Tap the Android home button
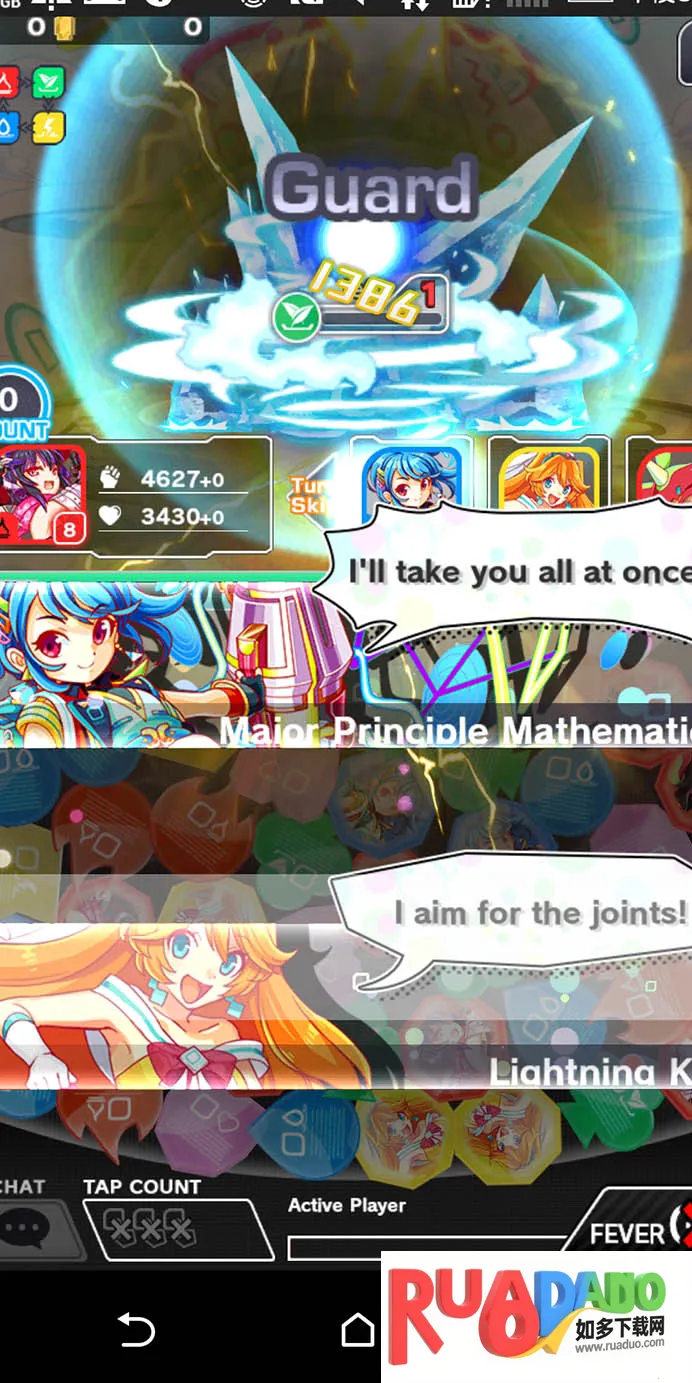This screenshot has width=692, height=1383. click(x=357, y=1329)
